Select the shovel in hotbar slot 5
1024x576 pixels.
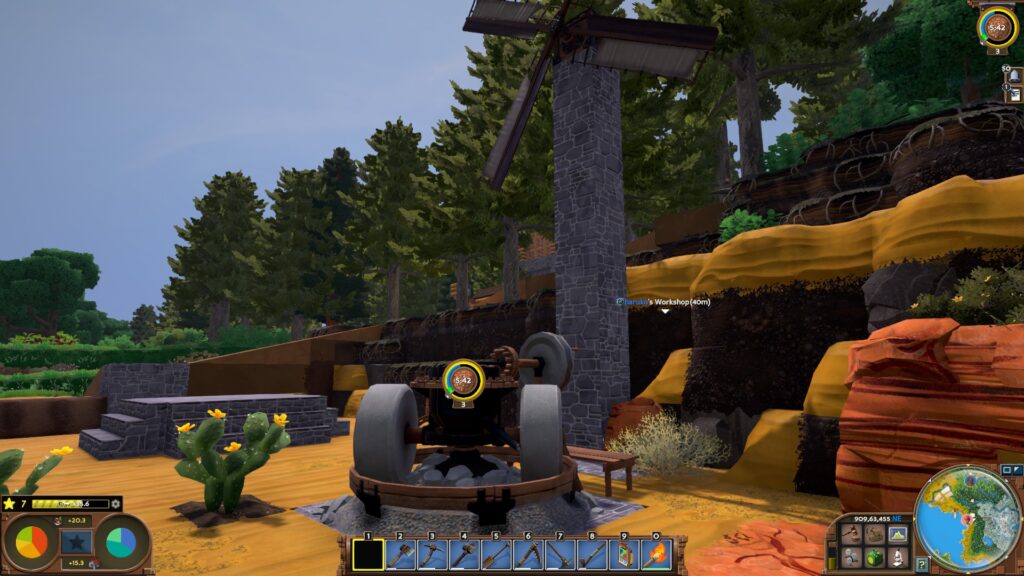click(496, 554)
